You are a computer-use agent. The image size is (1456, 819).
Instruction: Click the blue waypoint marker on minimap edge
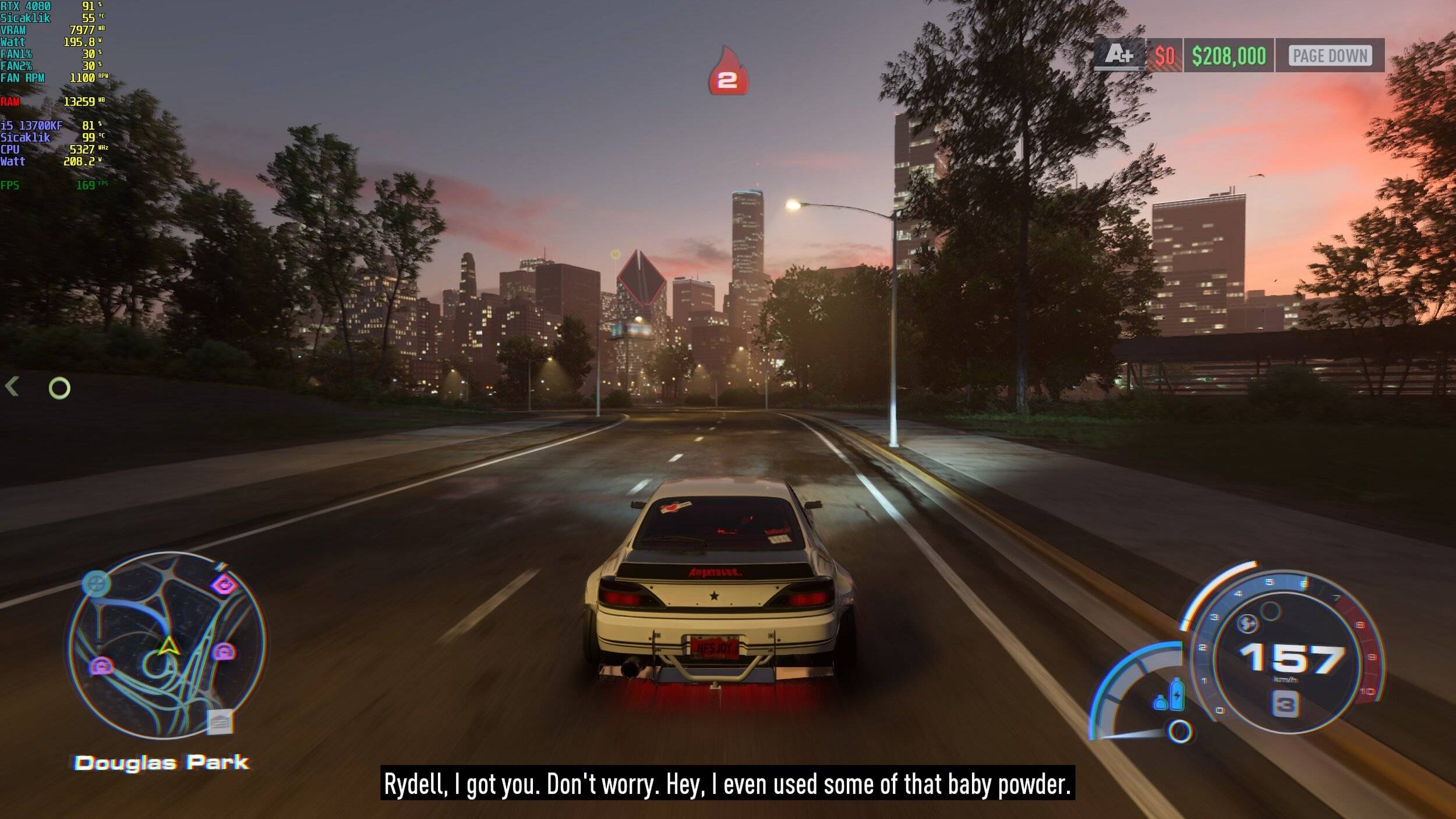coord(96,583)
